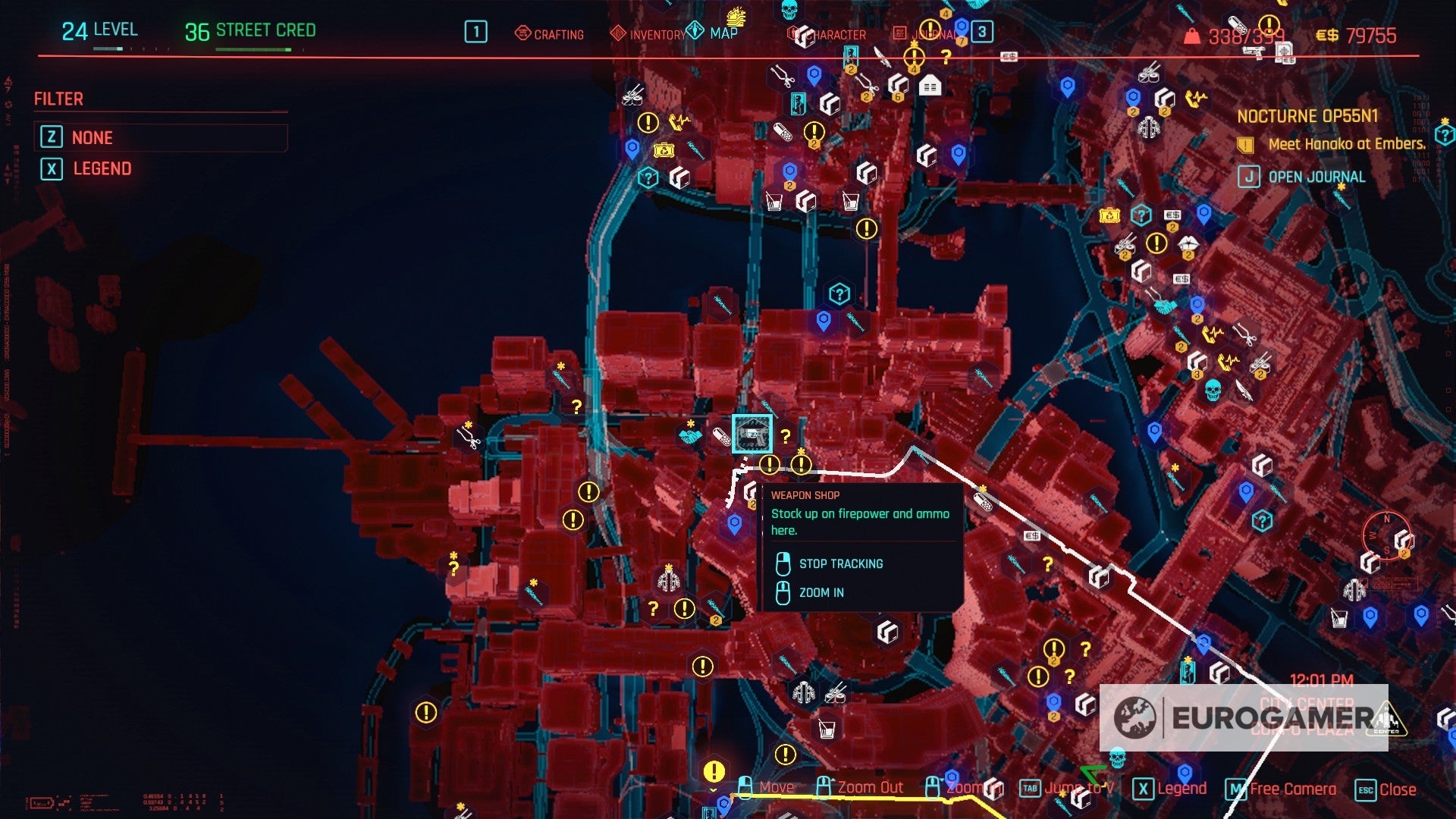Viewport: 1456px width, 819px height.
Task: Click ZOOM IN in the weapon shop tooltip
Action: (821, 592)
